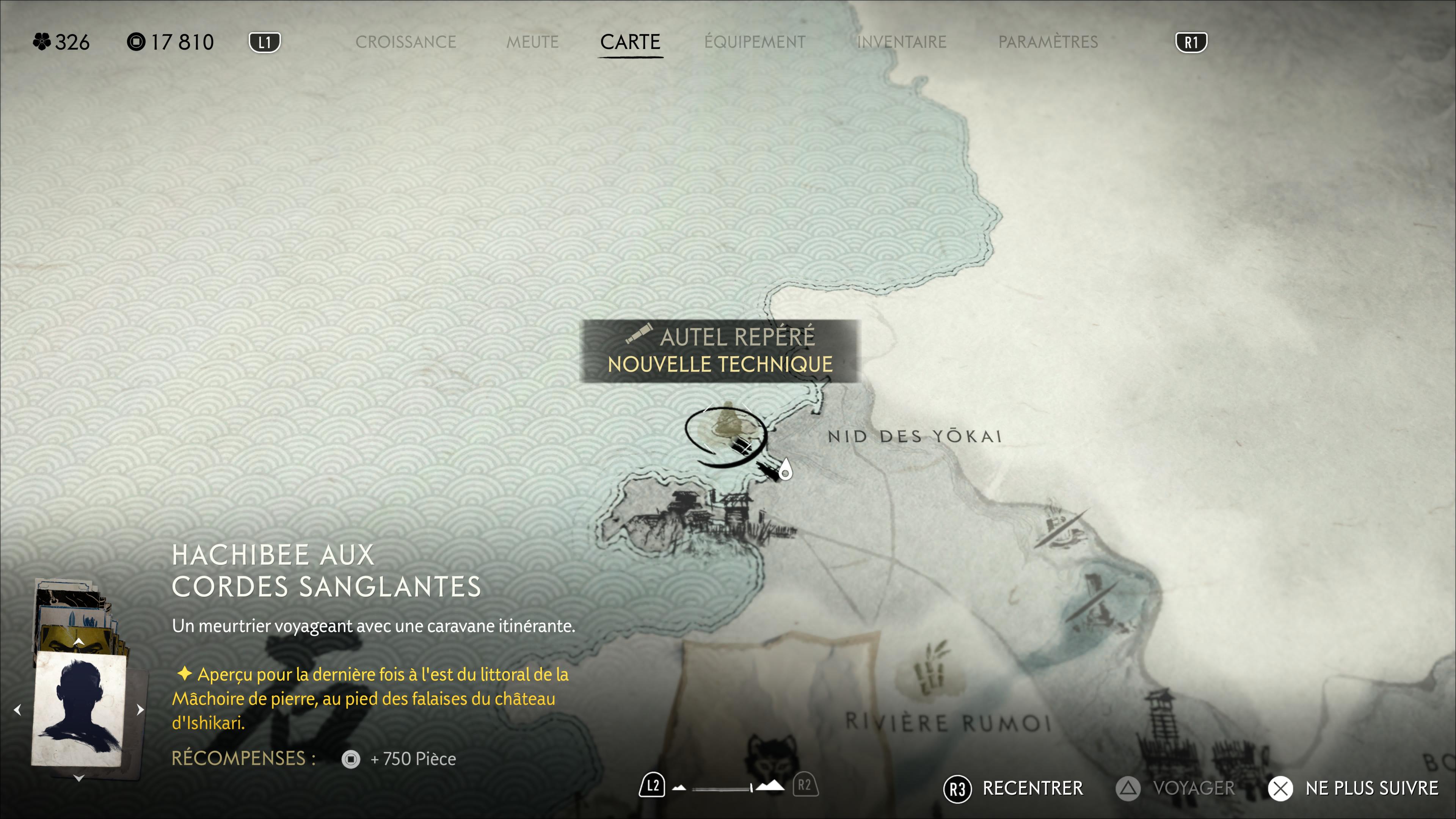Select the circled shrine marker on map
Image resolution: width=1456 pixels, height=819 pixels.
tap(726, 432)
